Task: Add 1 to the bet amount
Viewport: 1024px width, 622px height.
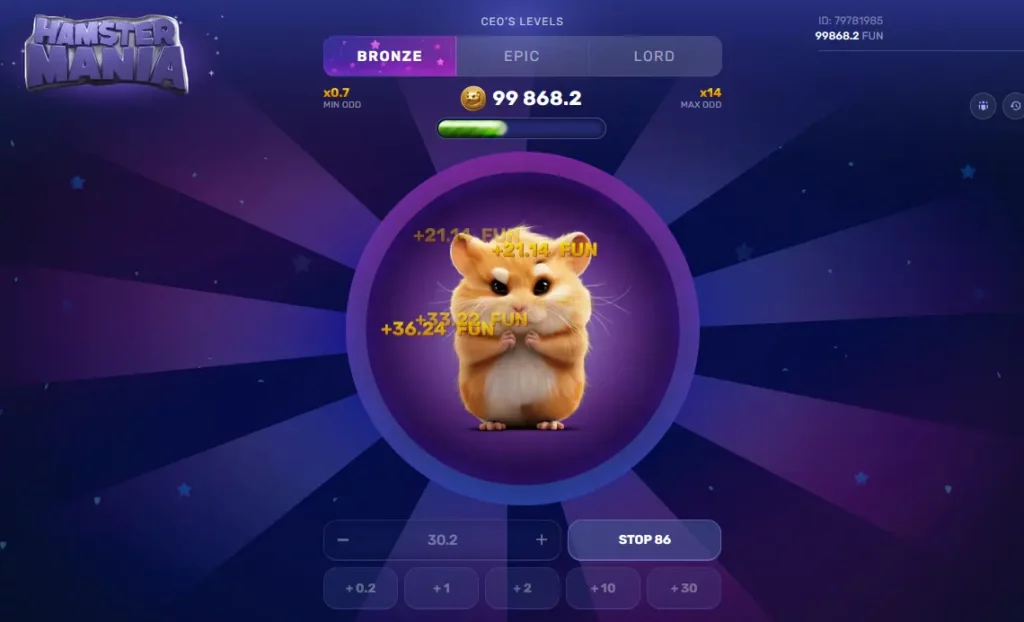Action: [441, 588]
